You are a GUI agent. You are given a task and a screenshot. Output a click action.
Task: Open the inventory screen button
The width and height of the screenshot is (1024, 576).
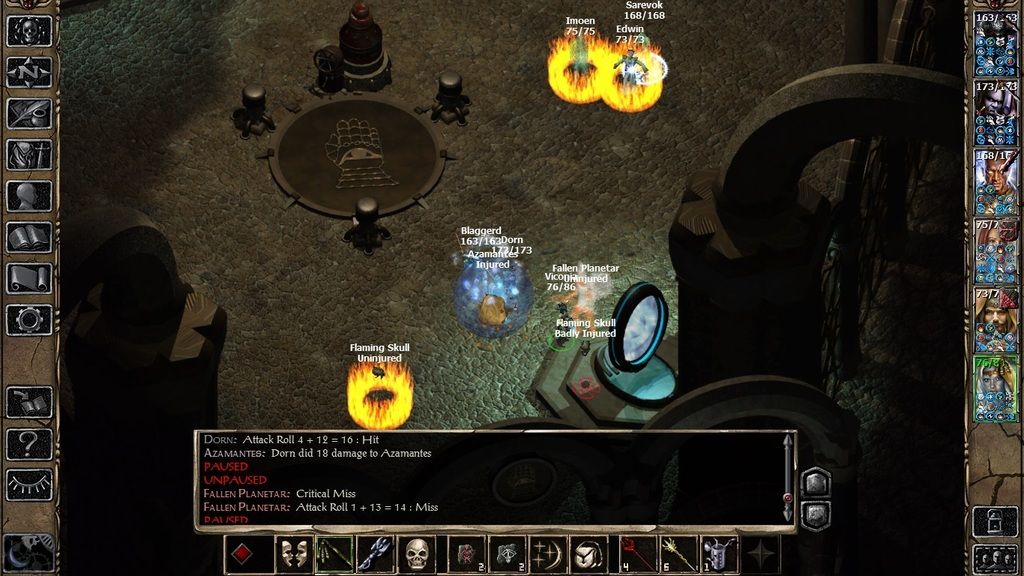tap(29, 154)
